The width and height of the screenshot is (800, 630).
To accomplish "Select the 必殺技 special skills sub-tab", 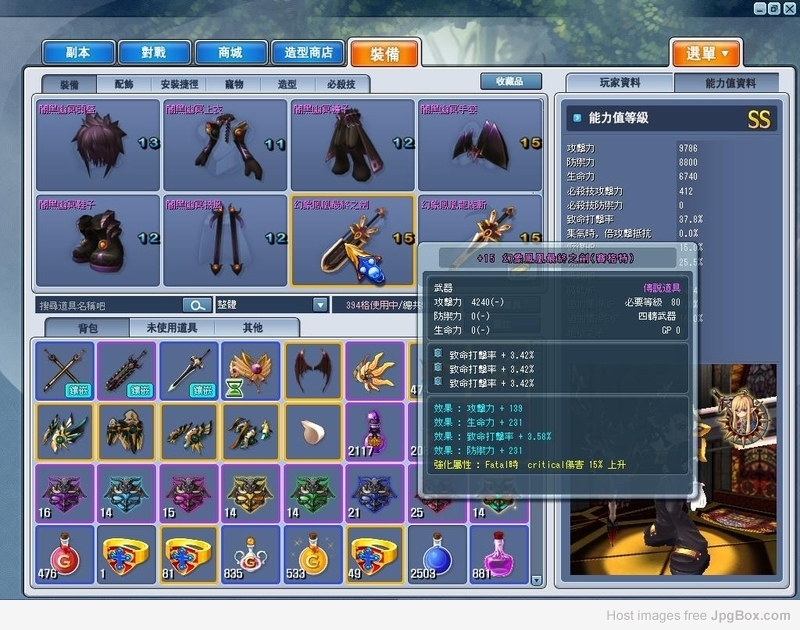I will 341,85.
